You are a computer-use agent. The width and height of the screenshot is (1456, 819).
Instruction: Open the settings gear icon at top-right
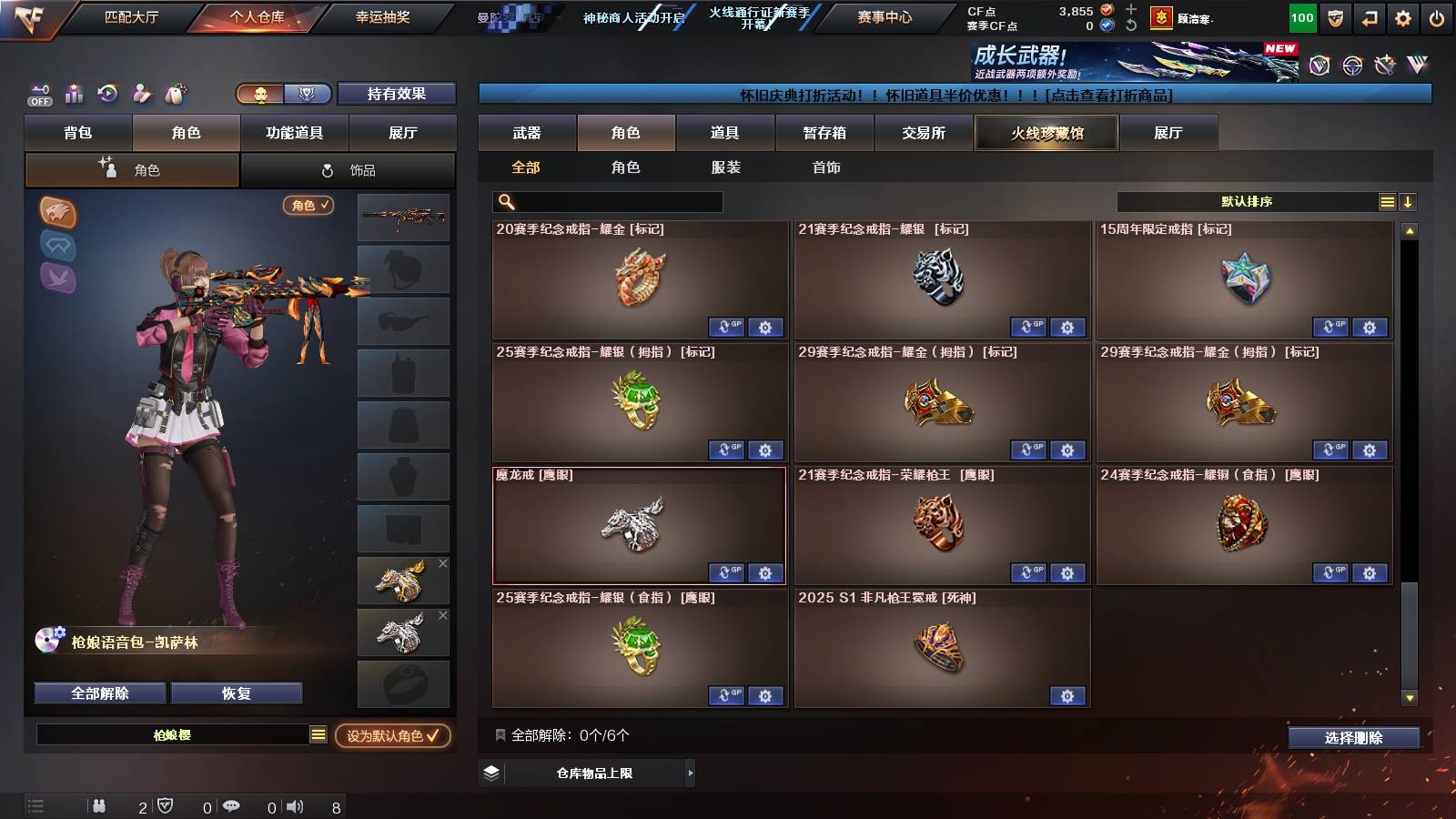tap(1400, 16)
